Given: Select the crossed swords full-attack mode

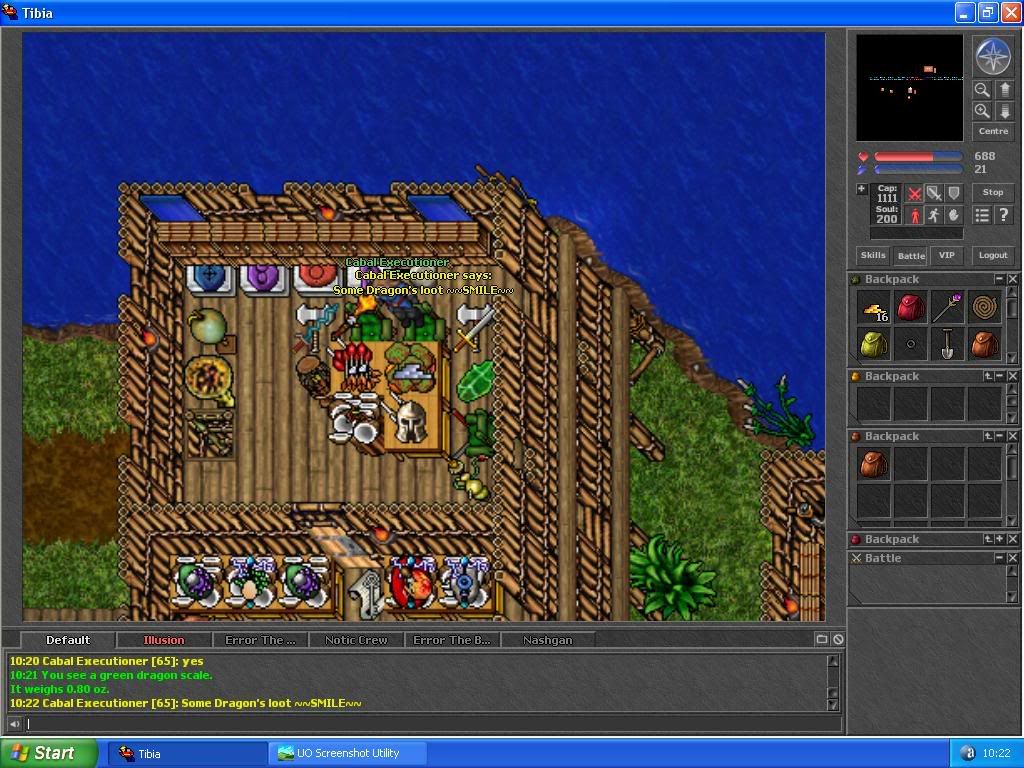Looking at the screenshot, I should (x=914, y=193).
